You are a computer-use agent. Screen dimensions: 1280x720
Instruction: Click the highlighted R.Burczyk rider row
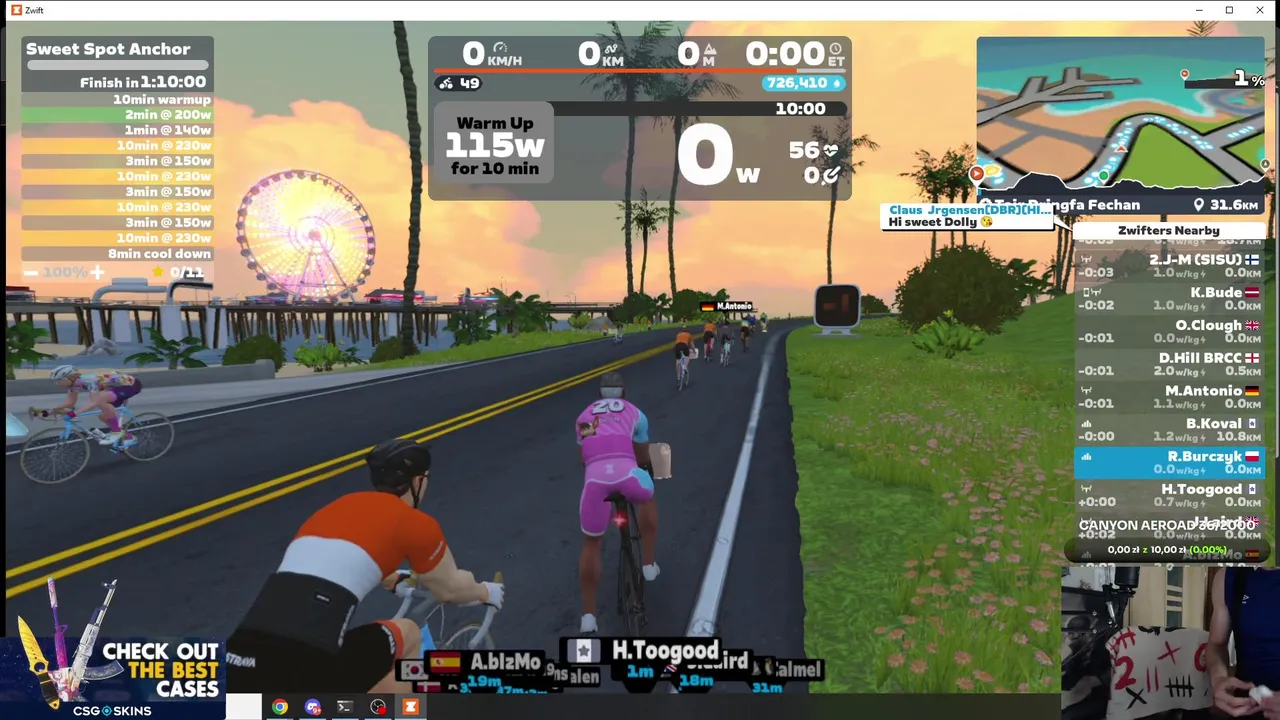click(x=1170, y=462)
